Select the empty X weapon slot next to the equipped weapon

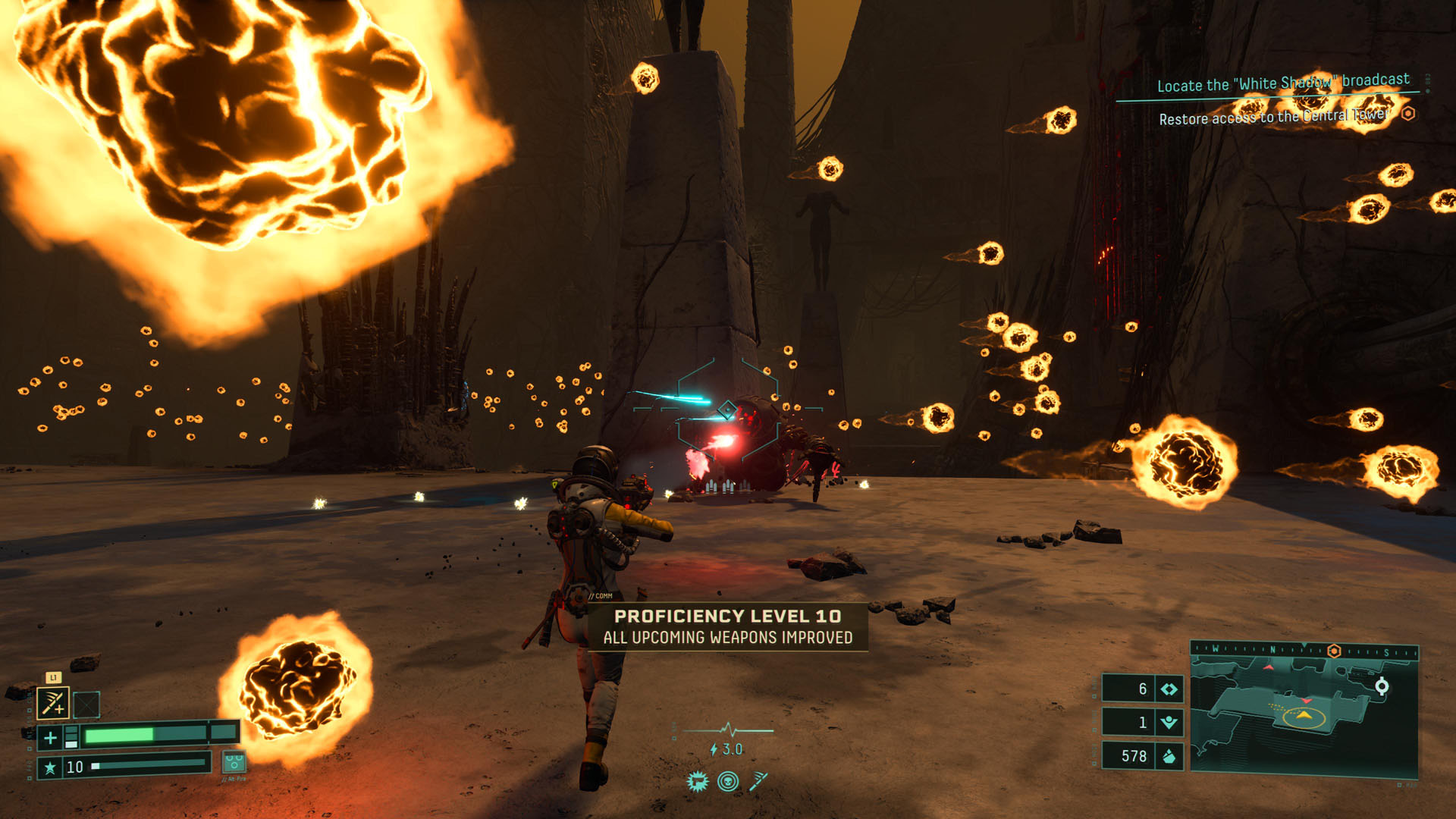coord(86,704)
